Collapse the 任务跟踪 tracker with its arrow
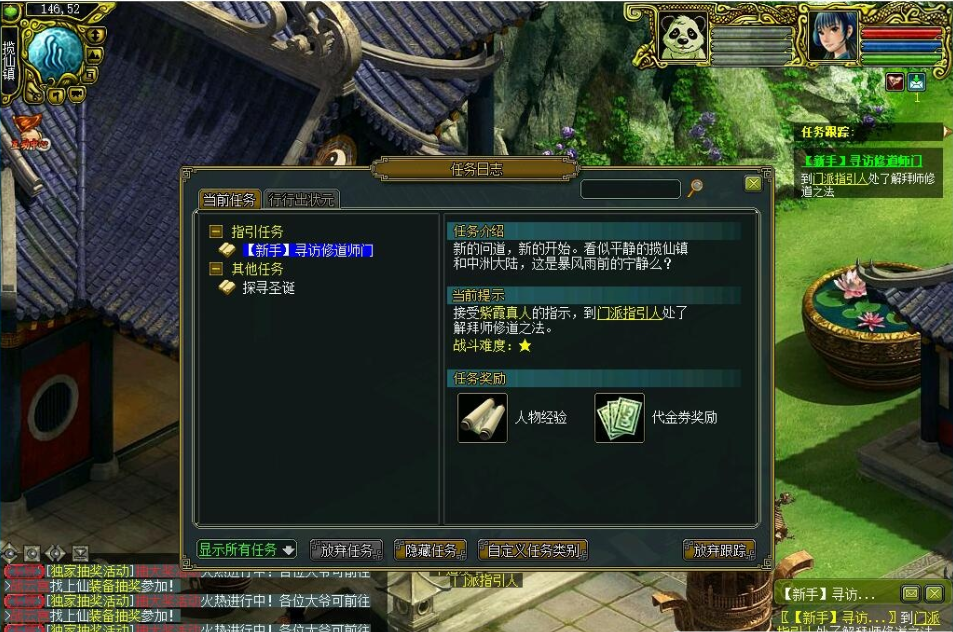This screenshot has height=632, width=953. pos(946,131)
